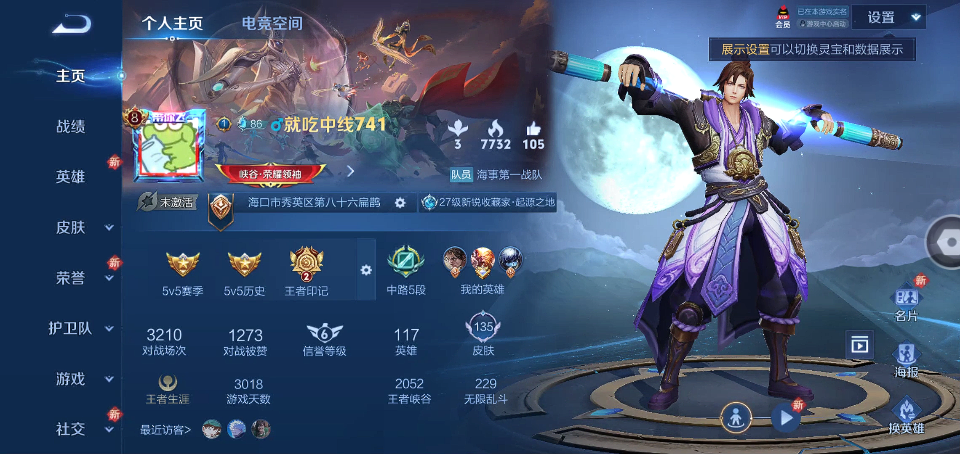This screenshot has height=454, width=960.
Task: Open the 护卫队 sidebar section
Action: (x=72, y=328)
